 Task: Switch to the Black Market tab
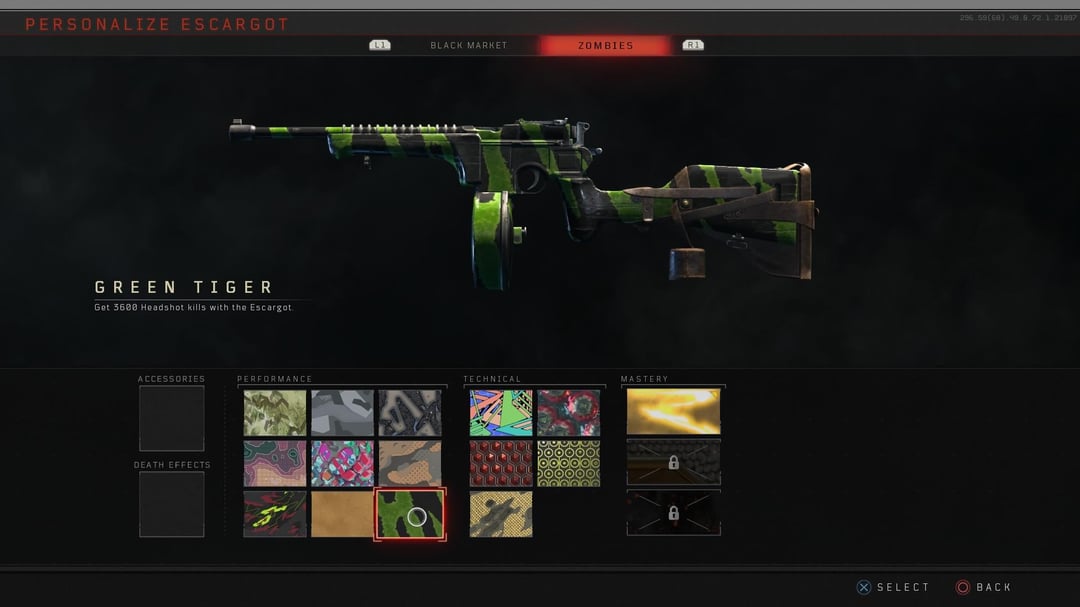click(468, 45)
